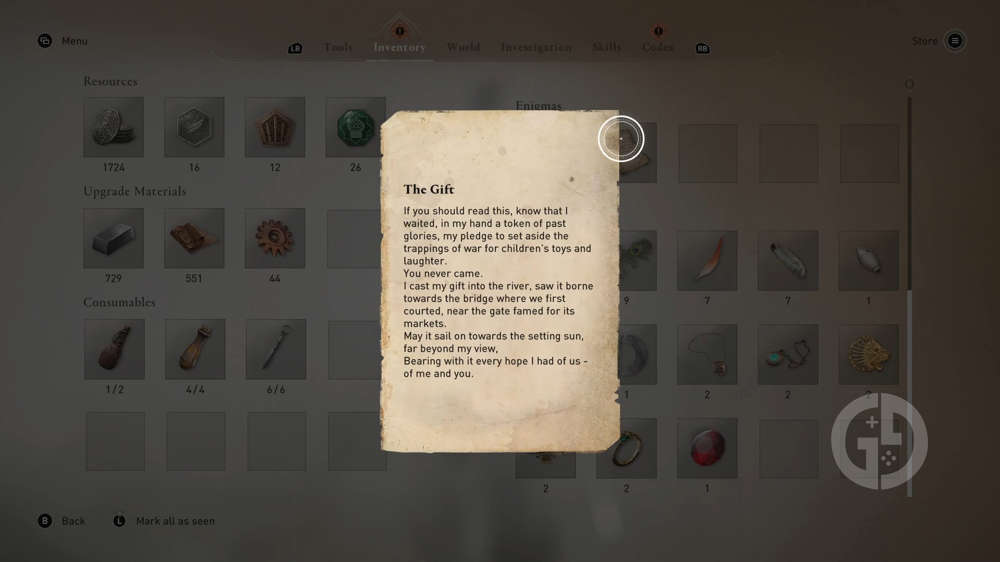The height and width of the screenshot is (562, 1000).
Task: Select the orange feather item slot
Action: pos(707,260)
